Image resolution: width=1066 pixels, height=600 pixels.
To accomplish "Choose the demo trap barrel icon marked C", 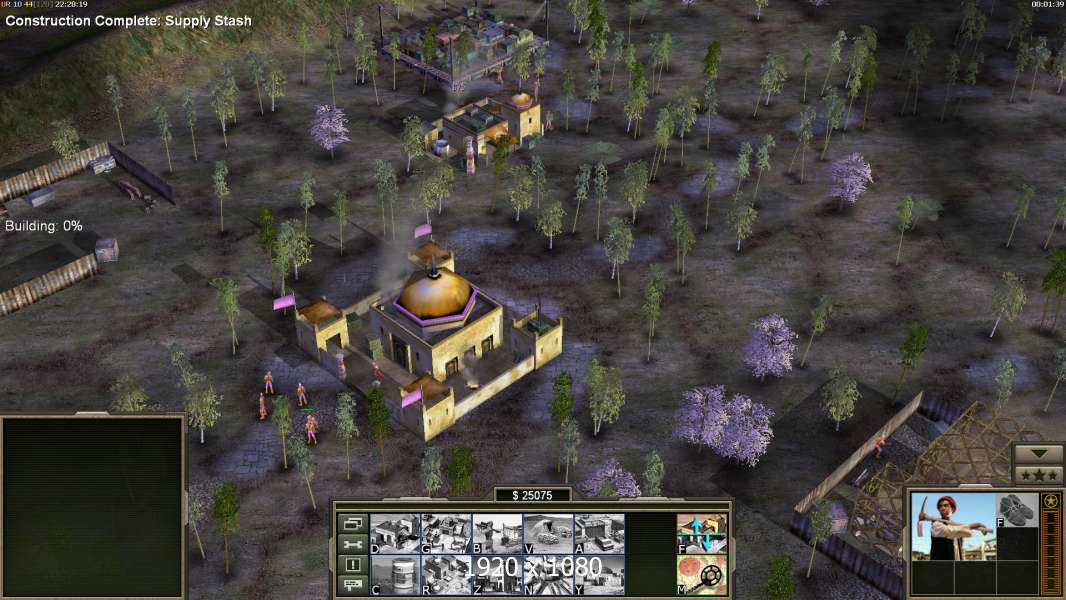I will (395, 575).
